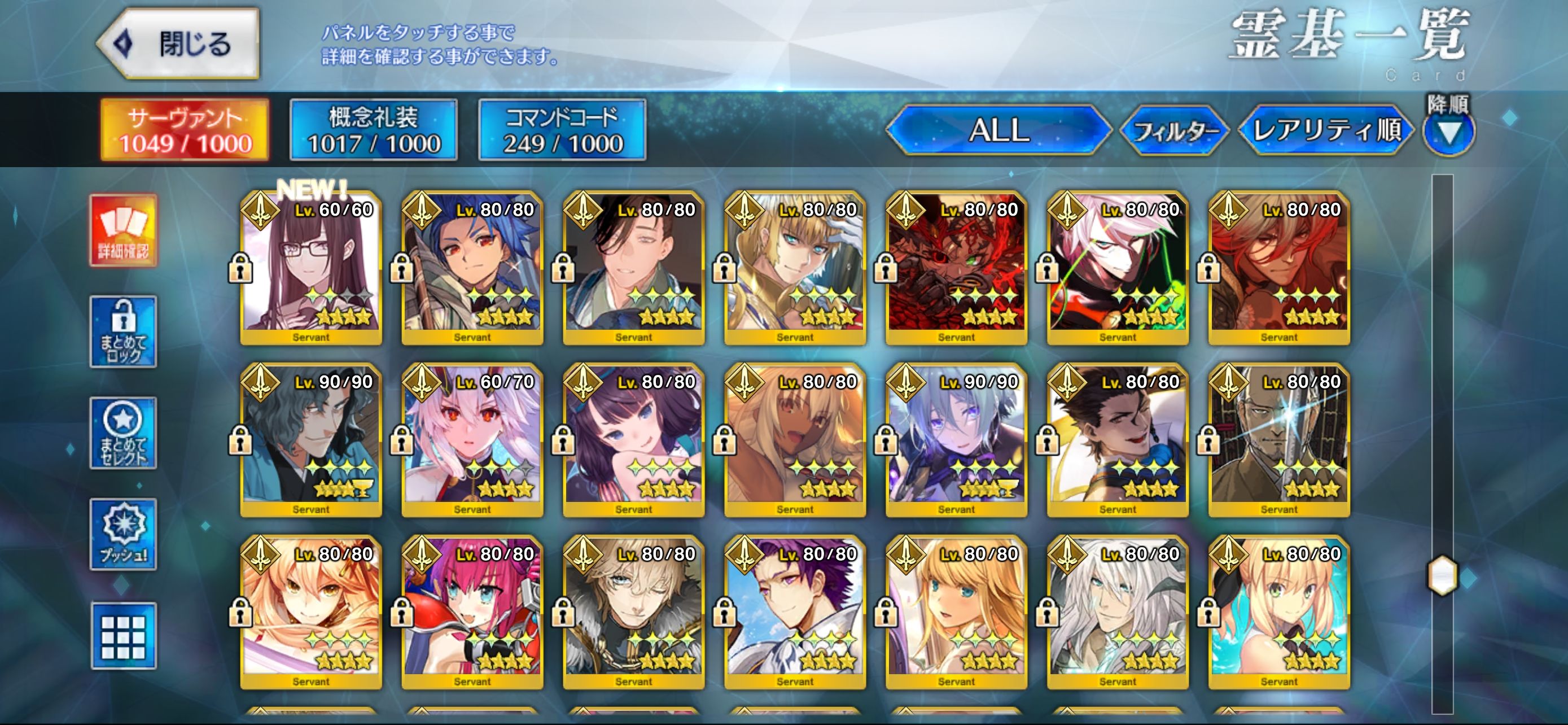
Task: Close the card list with 閉じる
Action: [179, 44]
